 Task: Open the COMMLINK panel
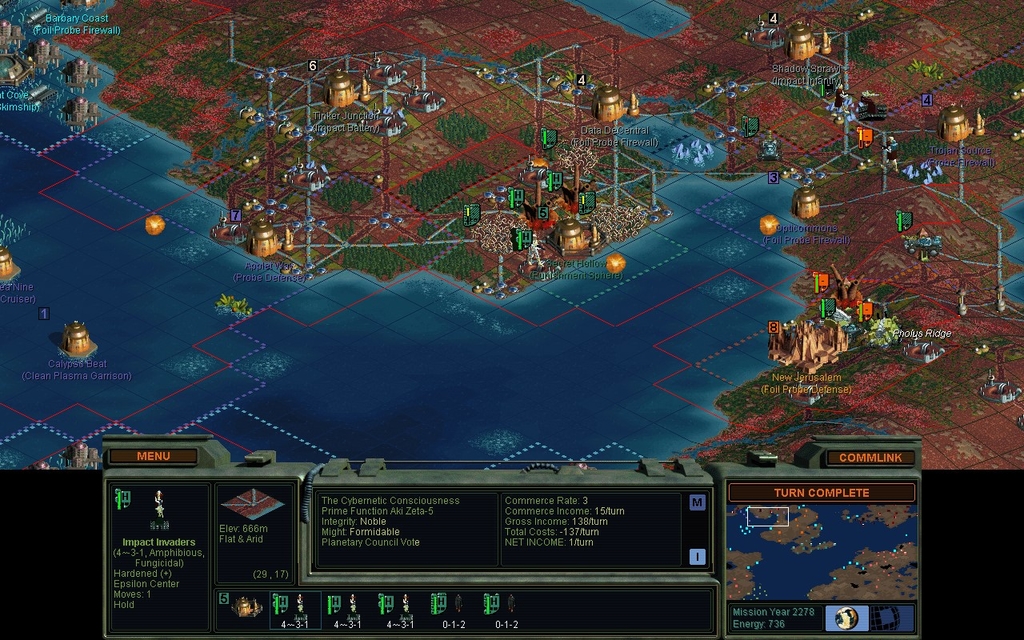coord(869,457)
